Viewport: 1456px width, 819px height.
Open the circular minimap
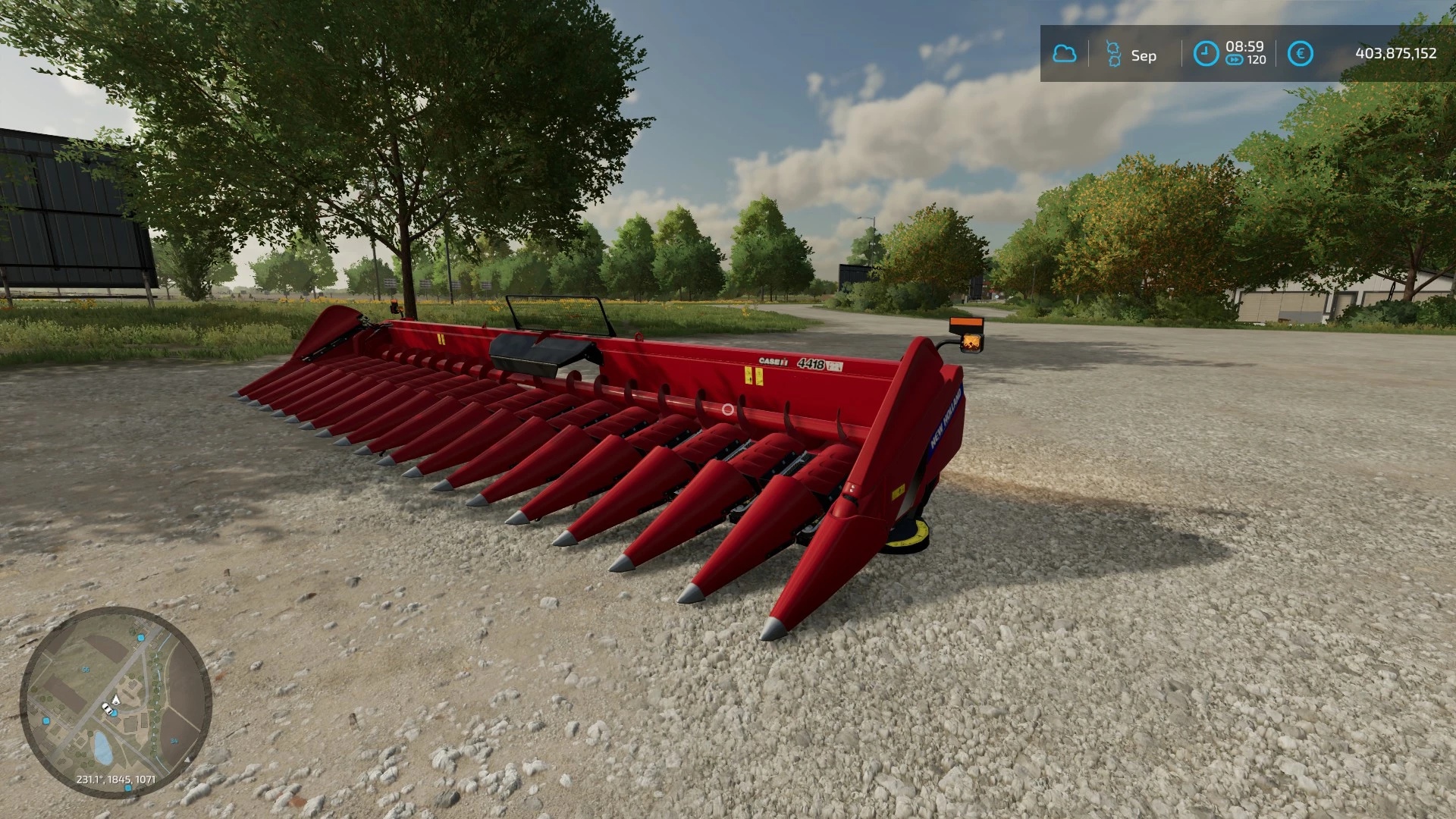coord(115,702)
